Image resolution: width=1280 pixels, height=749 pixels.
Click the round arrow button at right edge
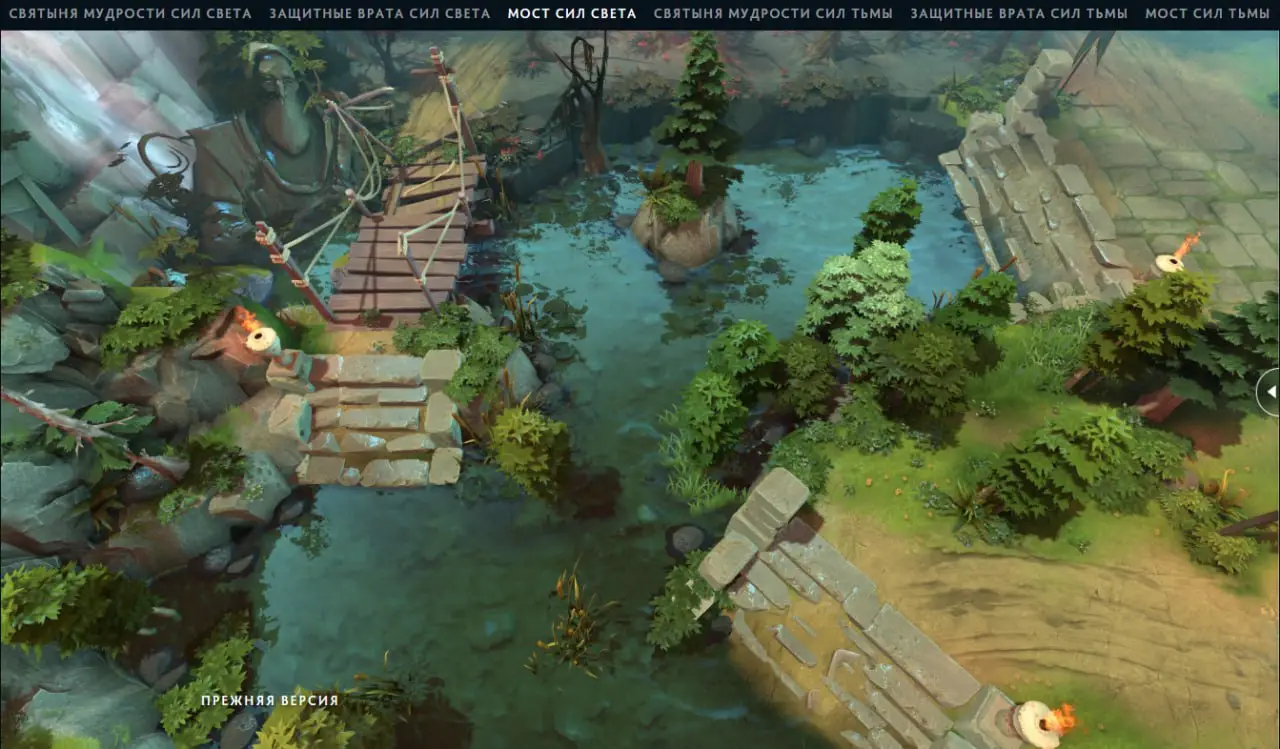coord(1270,392)
